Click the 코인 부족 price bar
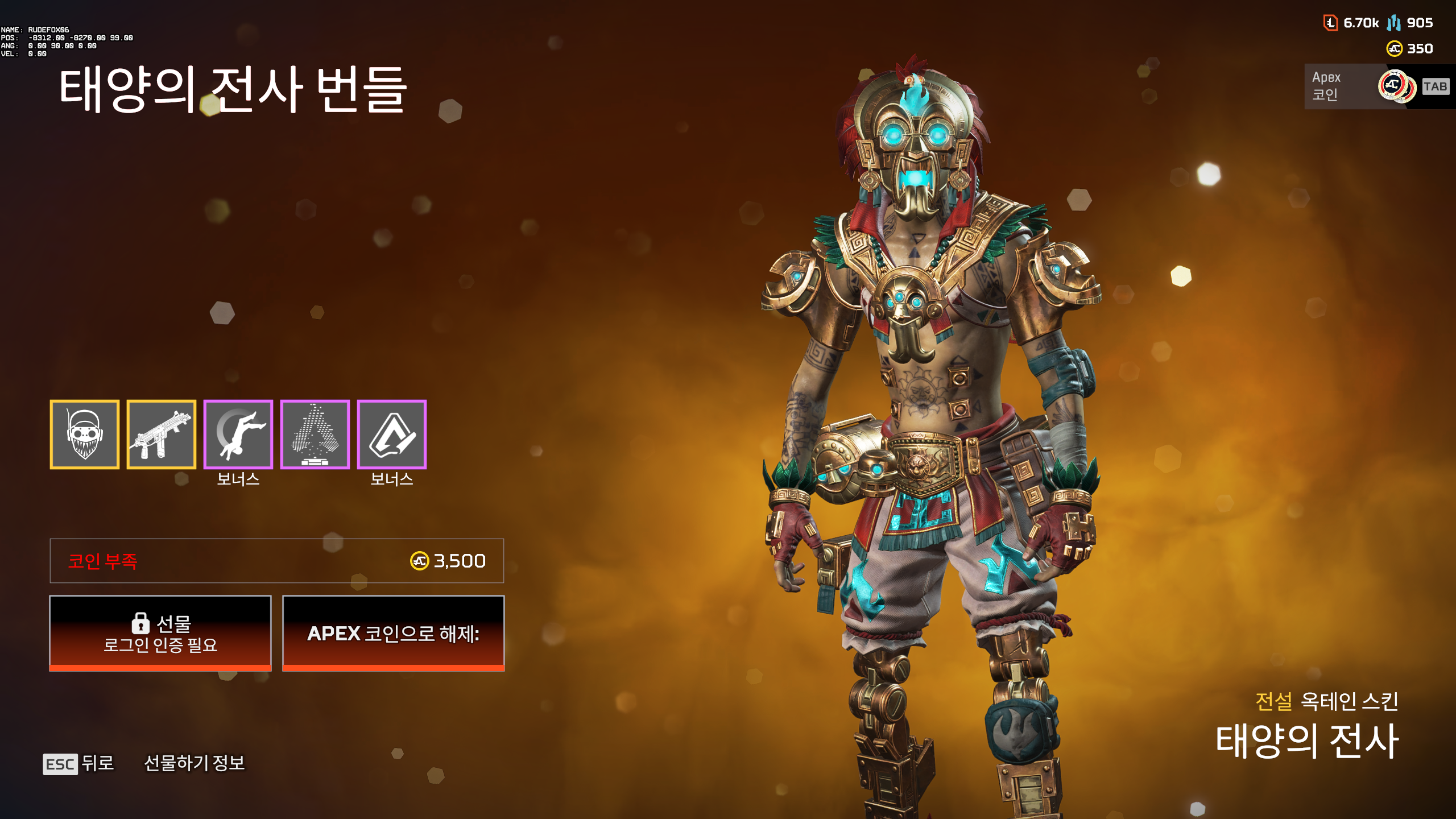The height and width of the screenshot is (819, 1456). (277, 561)
